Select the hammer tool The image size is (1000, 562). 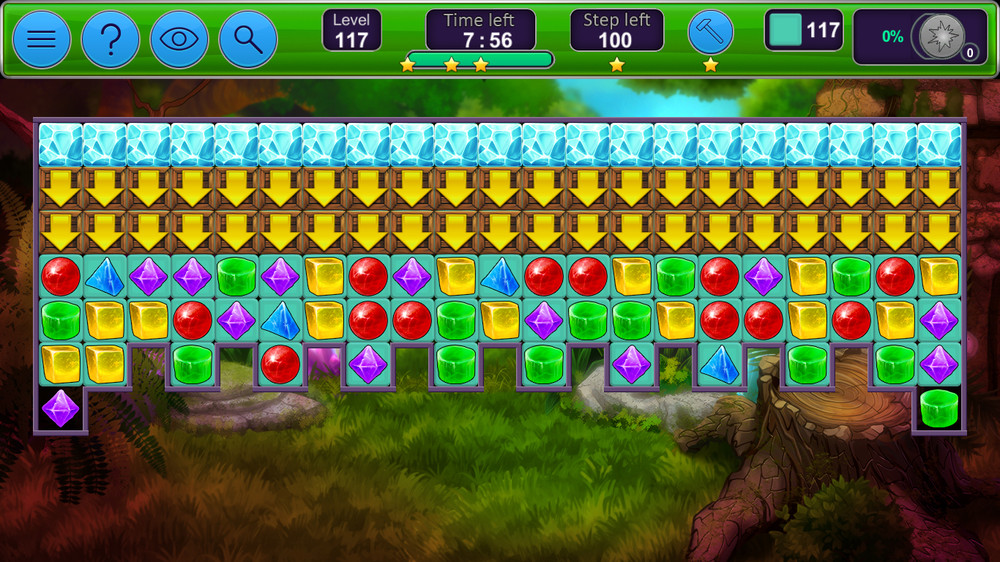click(710, 32)
